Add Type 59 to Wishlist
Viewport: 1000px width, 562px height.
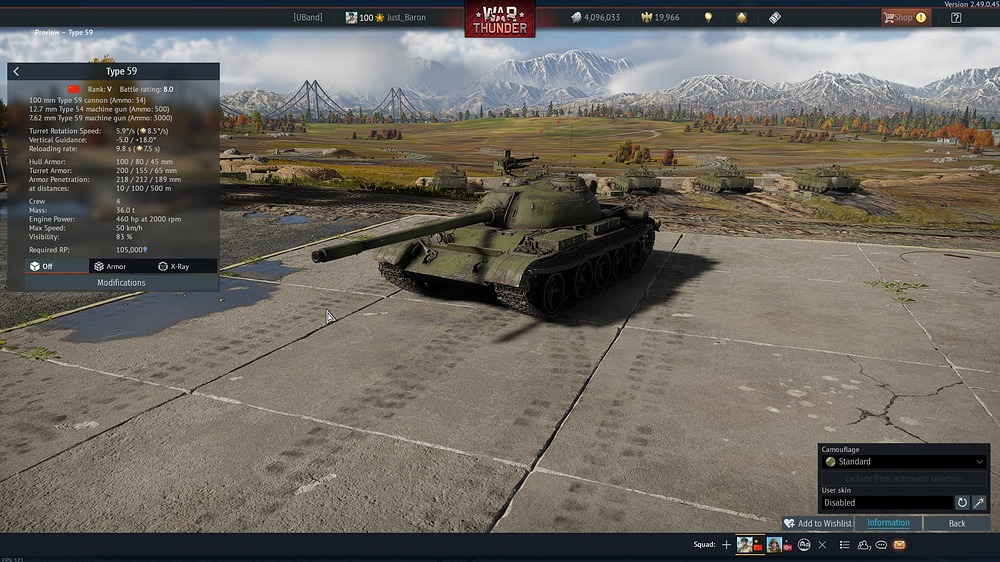point(818,523)
